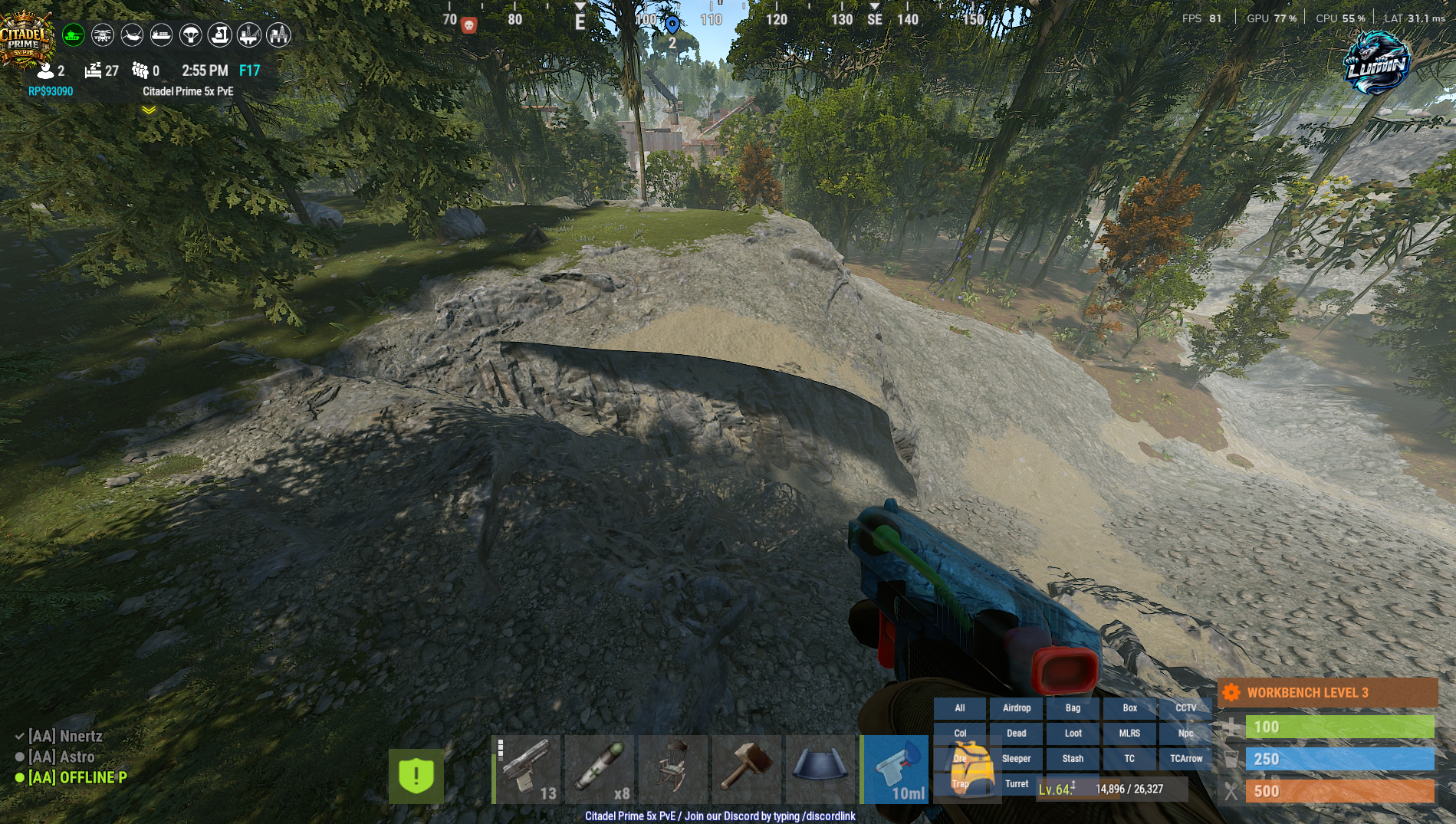
Task: Toggle the Box filter button
Action: (1129, 708)
